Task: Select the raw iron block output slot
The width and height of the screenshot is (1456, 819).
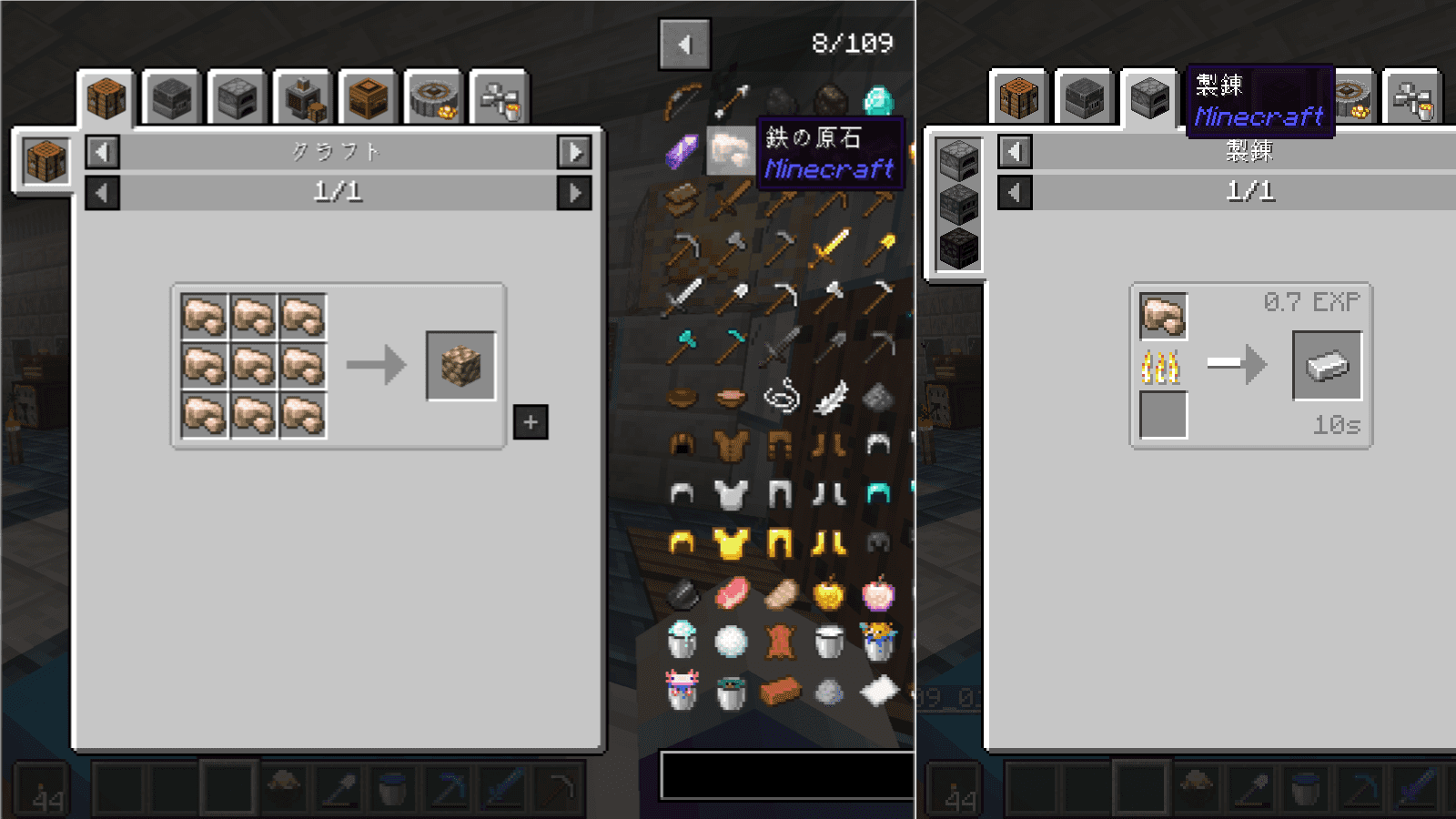Action: click(x=460, y=366)
